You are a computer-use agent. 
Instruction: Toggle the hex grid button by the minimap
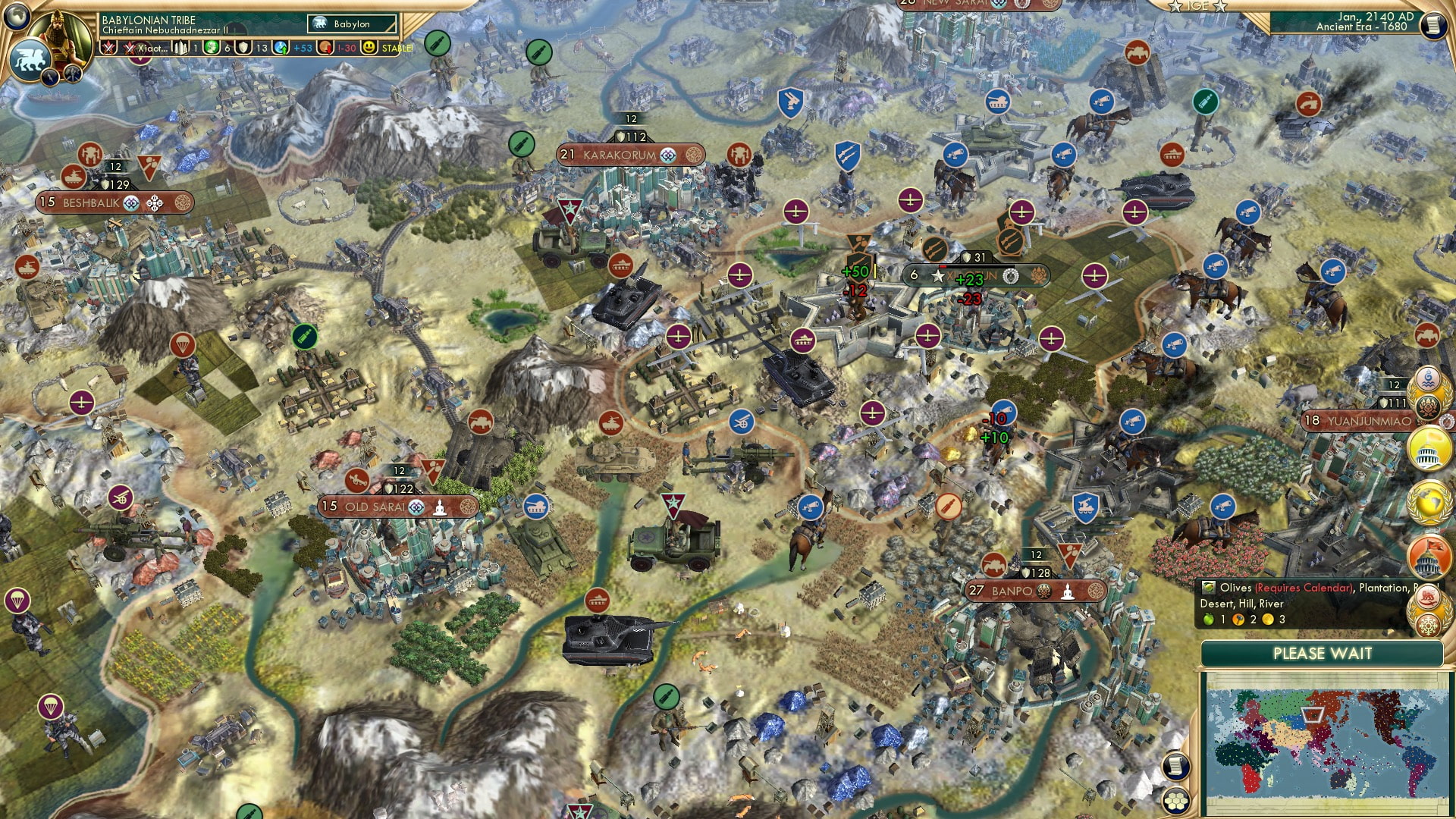[x=1175, y=800]
